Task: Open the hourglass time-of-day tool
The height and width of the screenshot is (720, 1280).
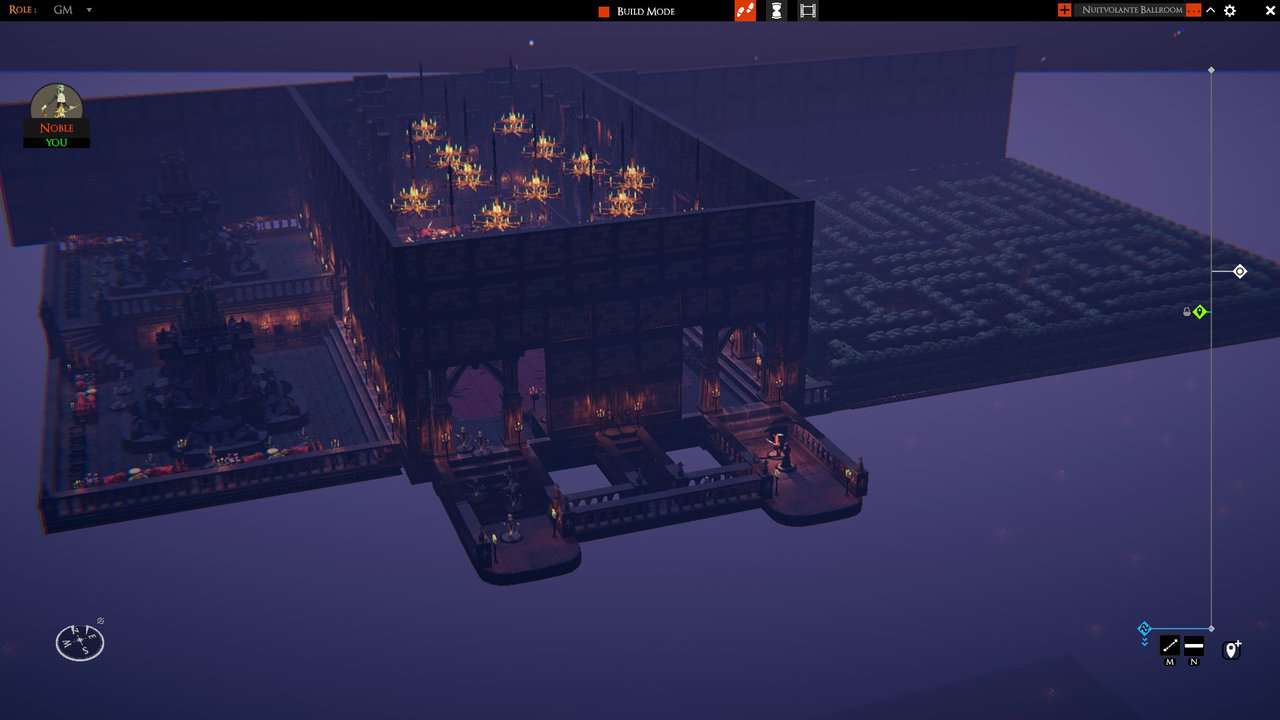Action: pos(777,10)
